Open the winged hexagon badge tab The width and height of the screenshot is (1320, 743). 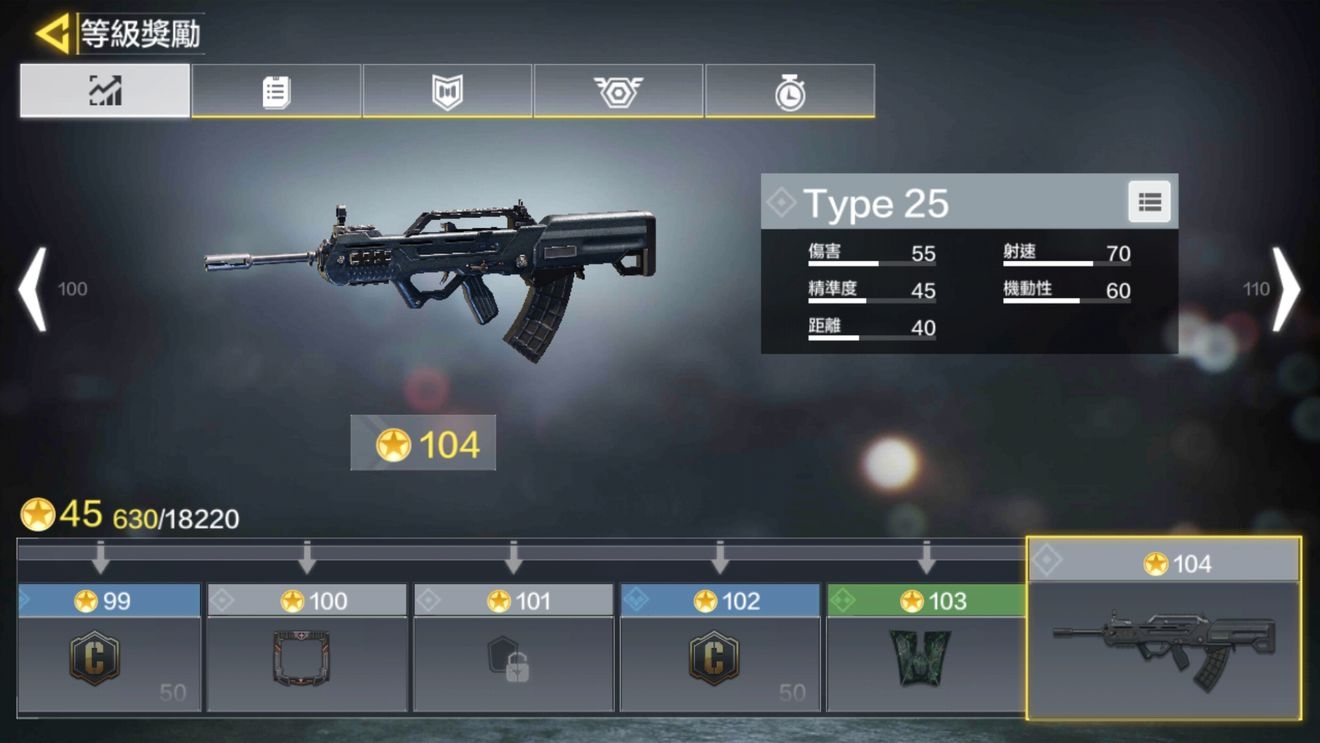tap(618, 91)
